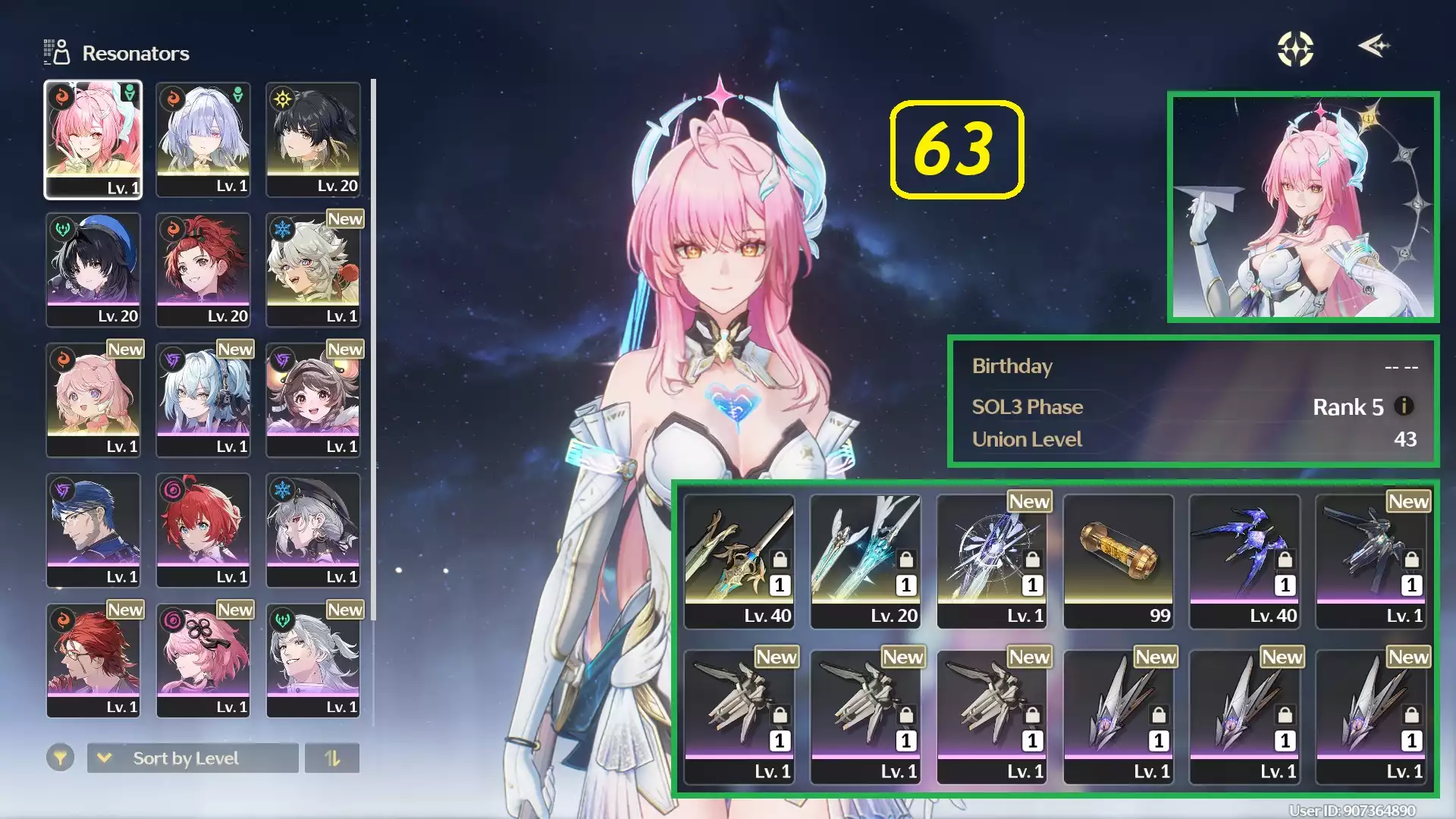Viewport: 1456px width, 819px height.
Task: Open the round filter funnel button
Action: pos(60,758)
